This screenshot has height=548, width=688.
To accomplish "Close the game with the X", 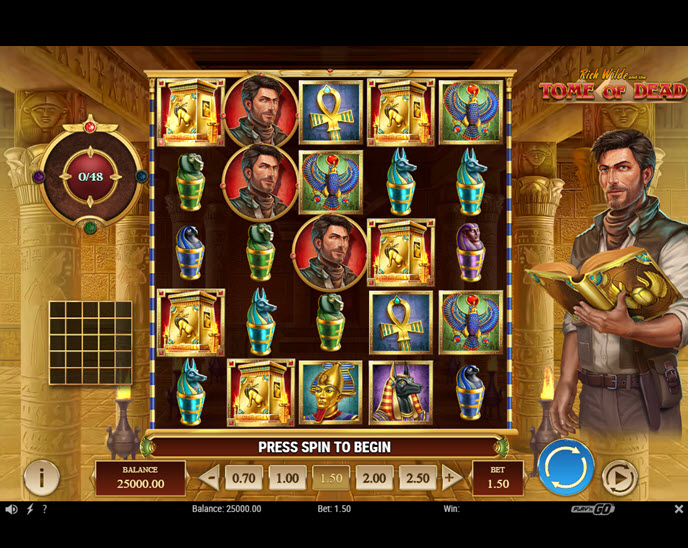I will [x=678, y=509].
